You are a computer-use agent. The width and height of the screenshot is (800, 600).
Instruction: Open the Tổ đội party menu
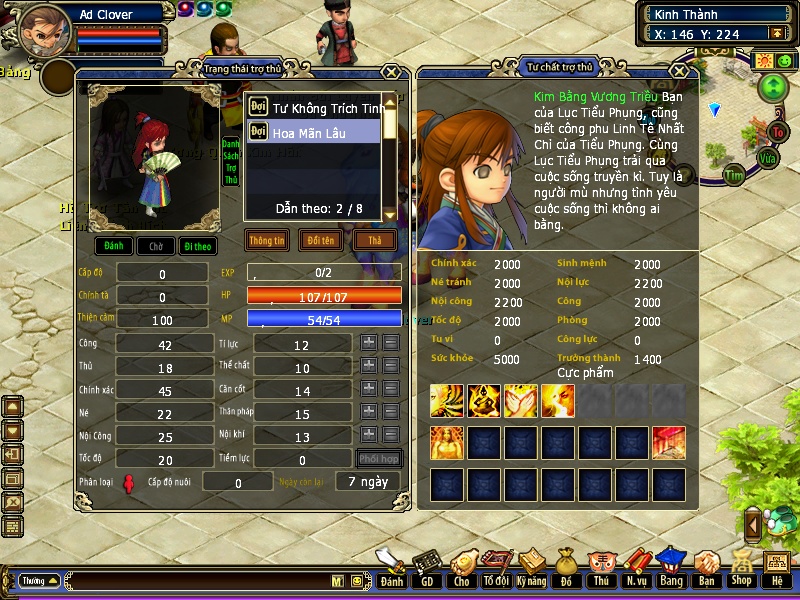pyautogui.click(x=496, y=570)
